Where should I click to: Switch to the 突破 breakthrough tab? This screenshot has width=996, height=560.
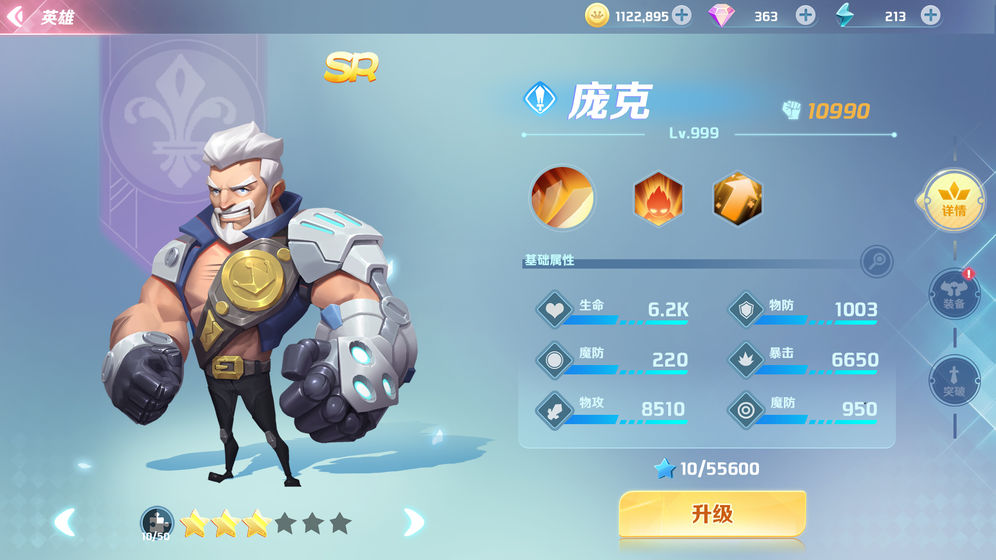pos(953,380)
